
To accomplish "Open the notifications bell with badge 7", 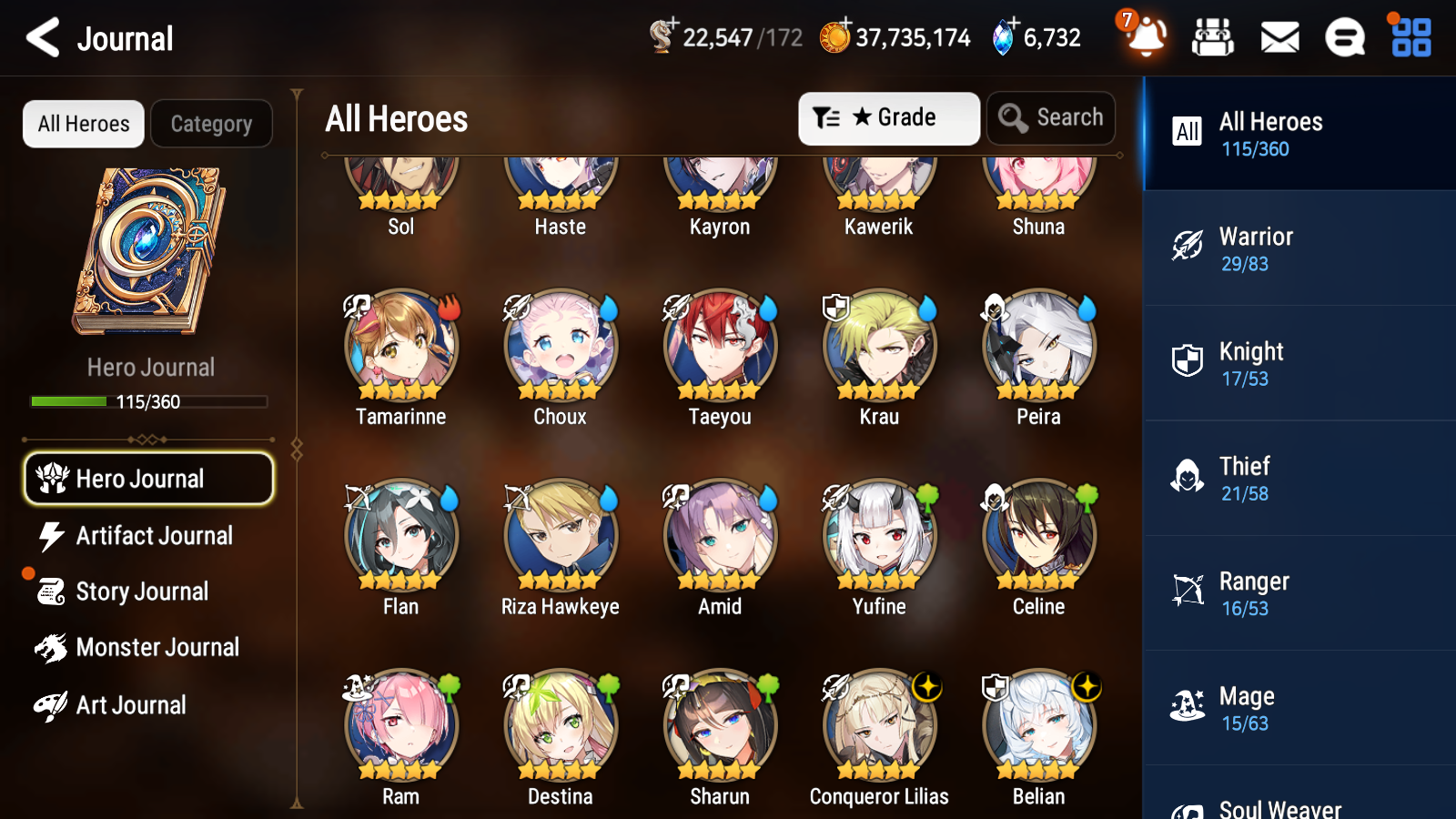I will click(1146, 37).
